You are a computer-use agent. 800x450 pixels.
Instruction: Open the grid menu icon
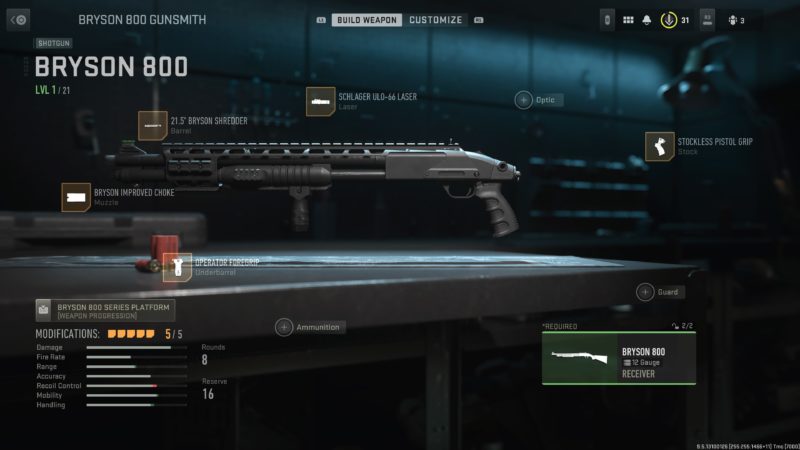pos(628,20)
